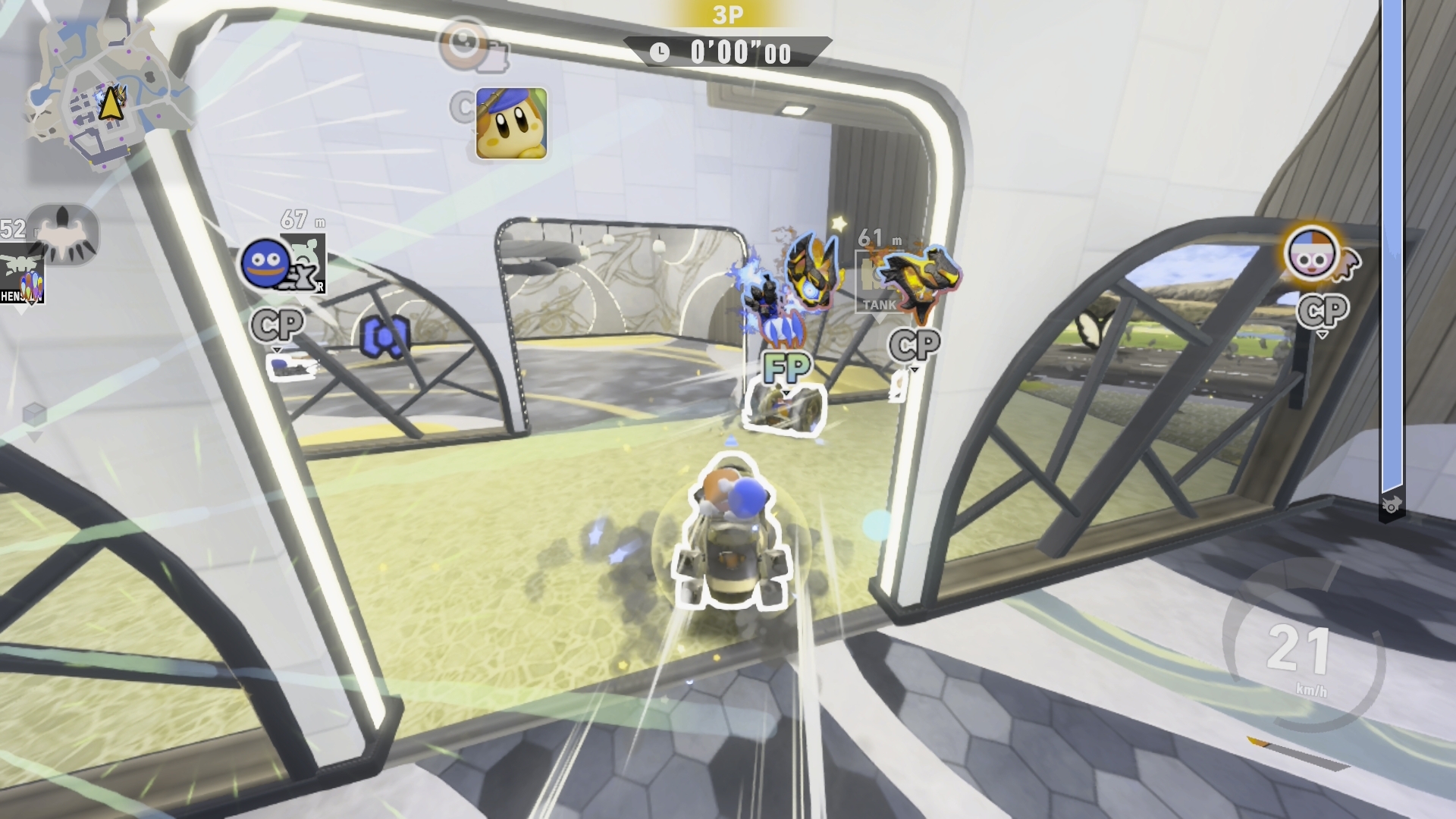Click the orange-ringed rival face marker
This screenshot has width=1456, height=819.
tap(1312, 256)
